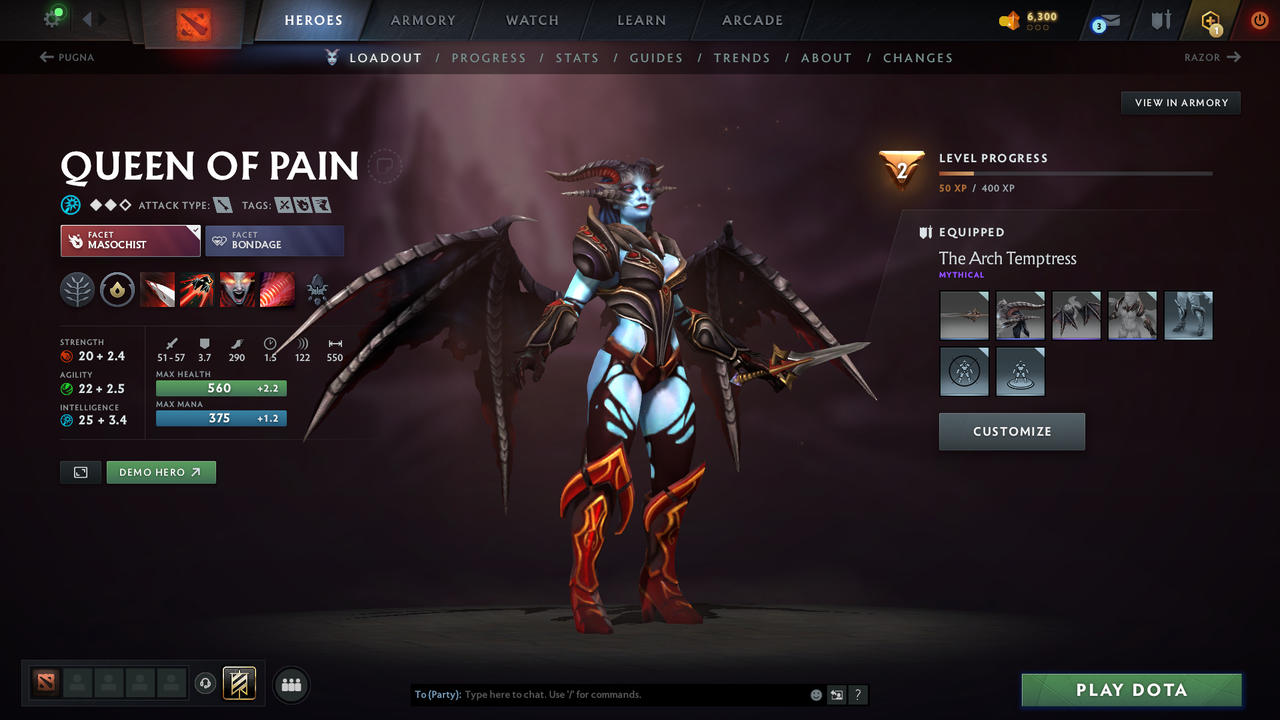
Task: Open the Dota Plus hexagon icon
Action: point(1209,20)
